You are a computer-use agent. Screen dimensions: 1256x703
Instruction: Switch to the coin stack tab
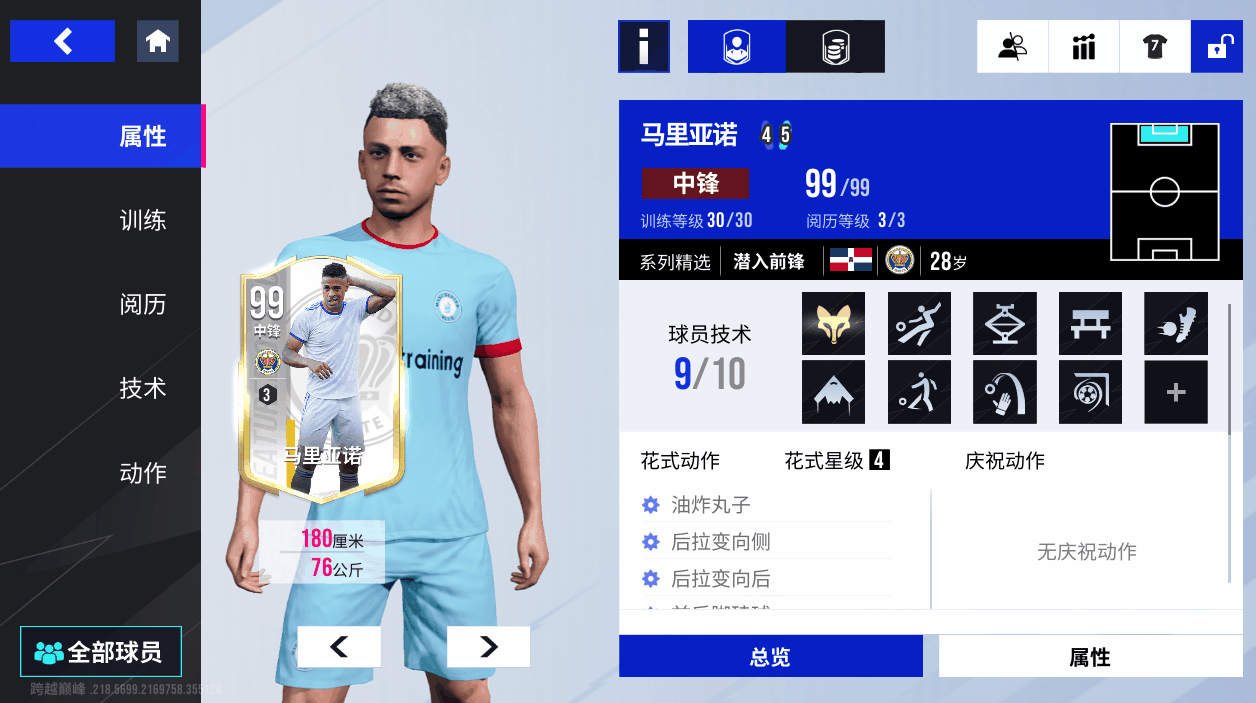coord(835,46)
